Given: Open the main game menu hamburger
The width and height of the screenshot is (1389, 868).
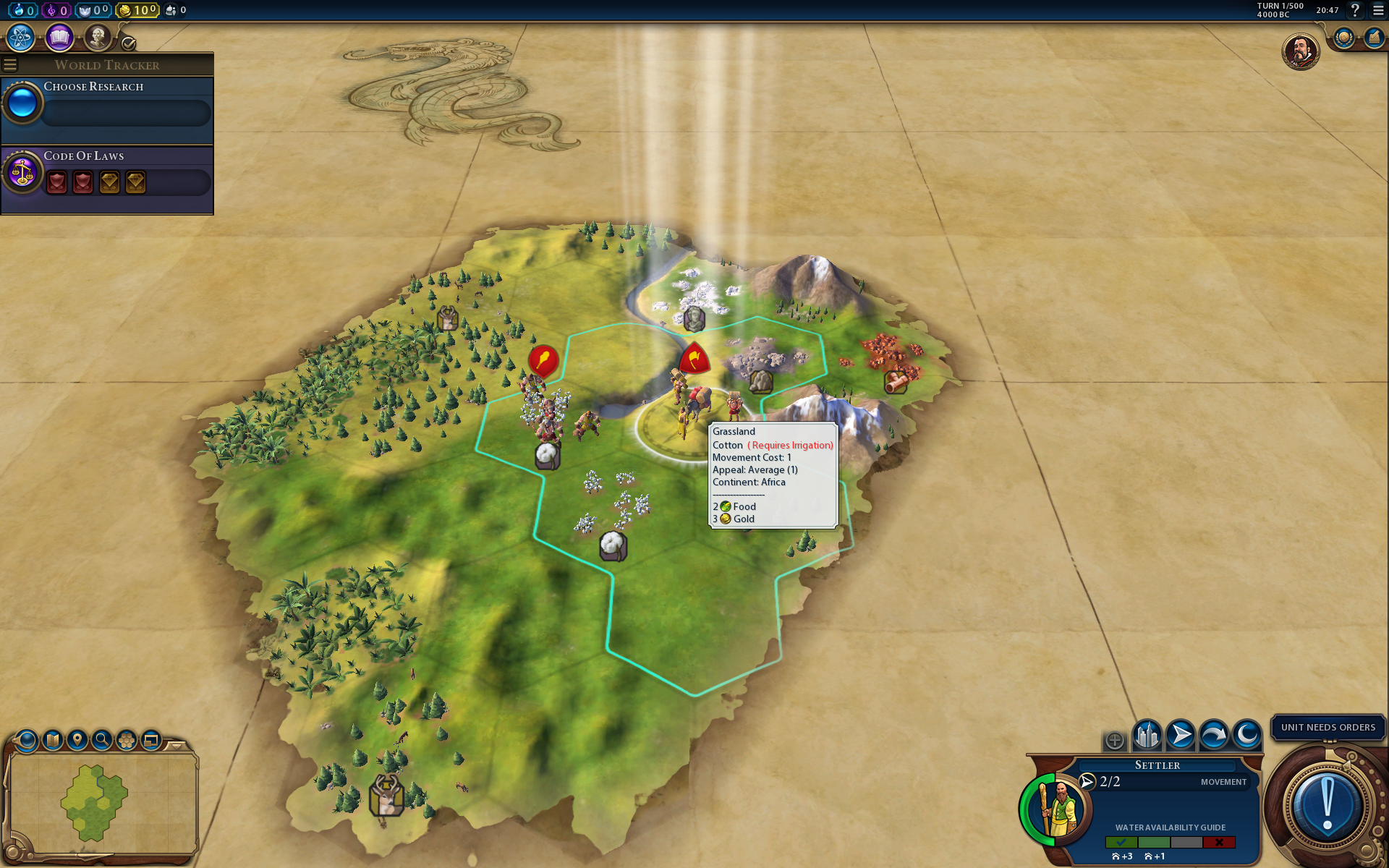Looking at the screenshot, I should coord(1379,10).
